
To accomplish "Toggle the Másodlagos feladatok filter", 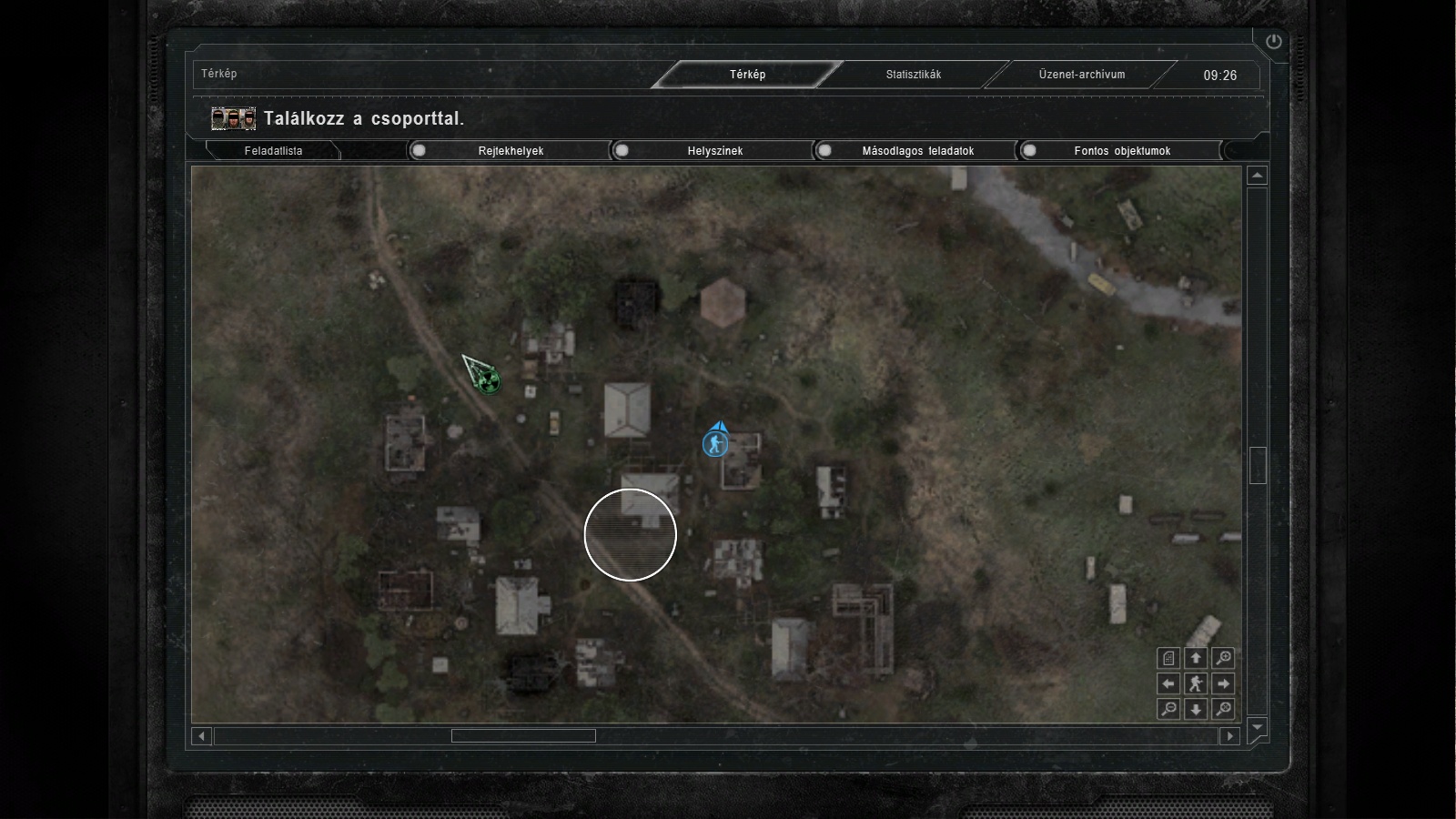I will [824, 151].
